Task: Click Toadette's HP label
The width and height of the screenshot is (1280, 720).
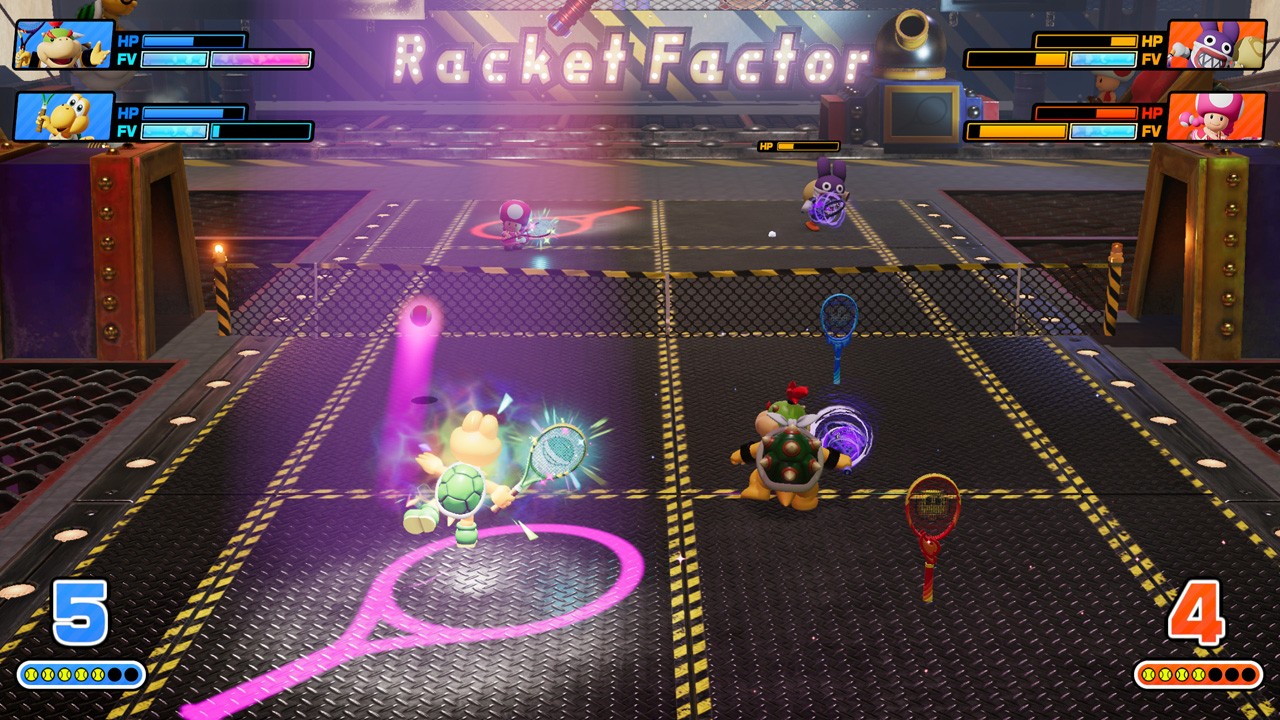Action: coord(1153,113)
